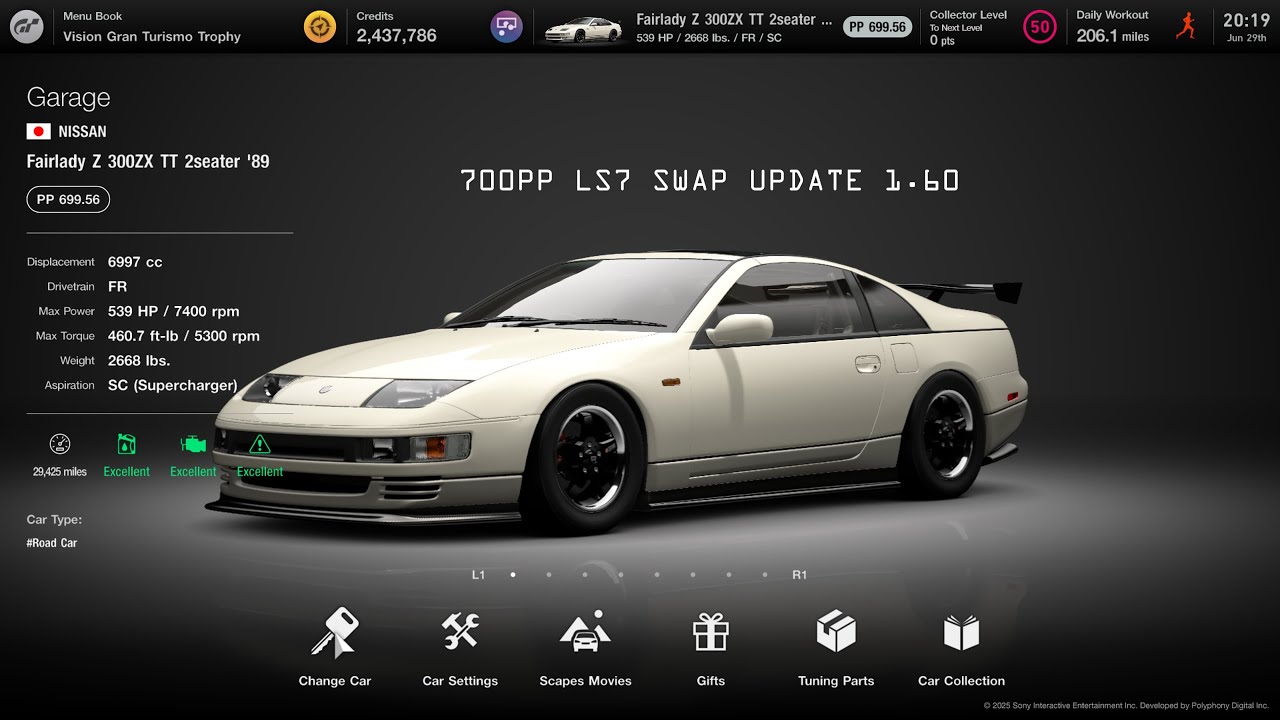
Task: Click the GT logo in the corner
Action: click(x=25, y=26)
